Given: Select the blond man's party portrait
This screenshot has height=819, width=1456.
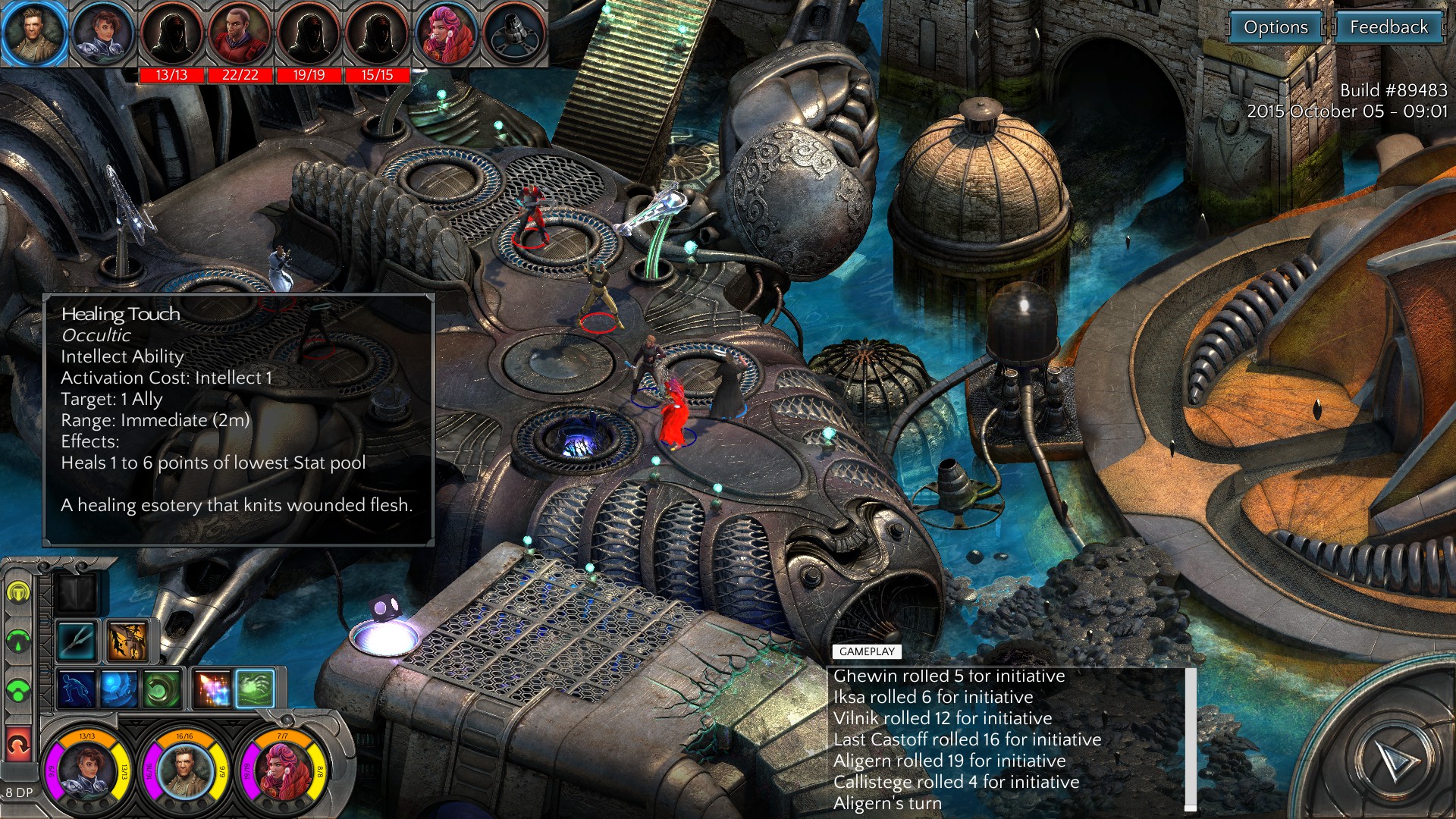Looking at the screenshot, I should click(184, 769).
